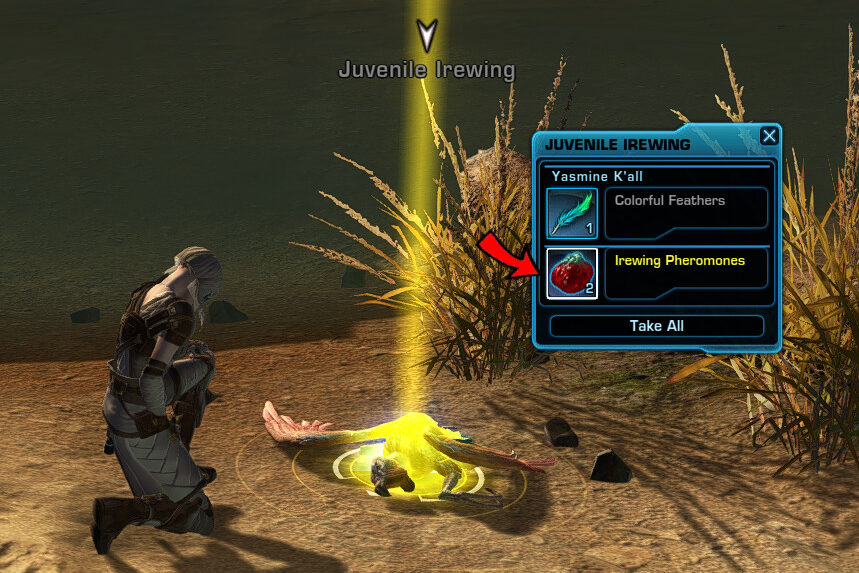Pick up the Irewing Pheromones icon

coord(572,273)
